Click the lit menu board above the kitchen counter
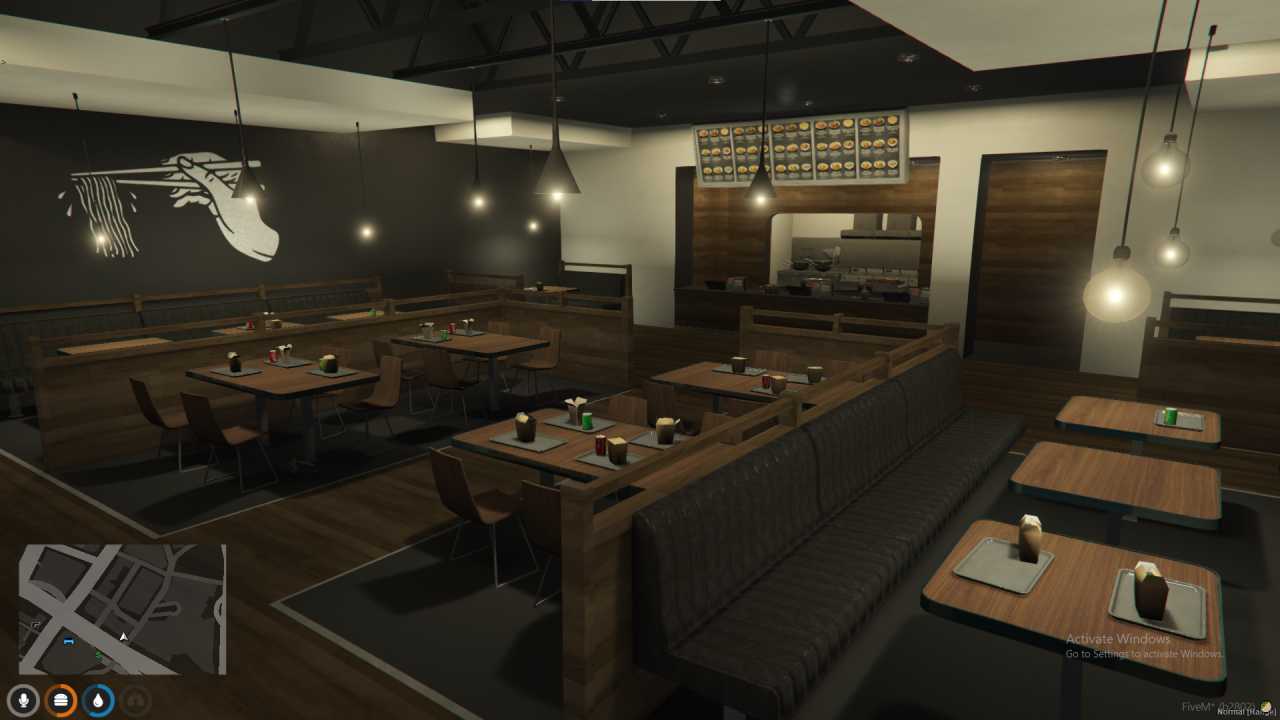The height and width of the screenshot is (720, 1280). [x=800, y=150]
